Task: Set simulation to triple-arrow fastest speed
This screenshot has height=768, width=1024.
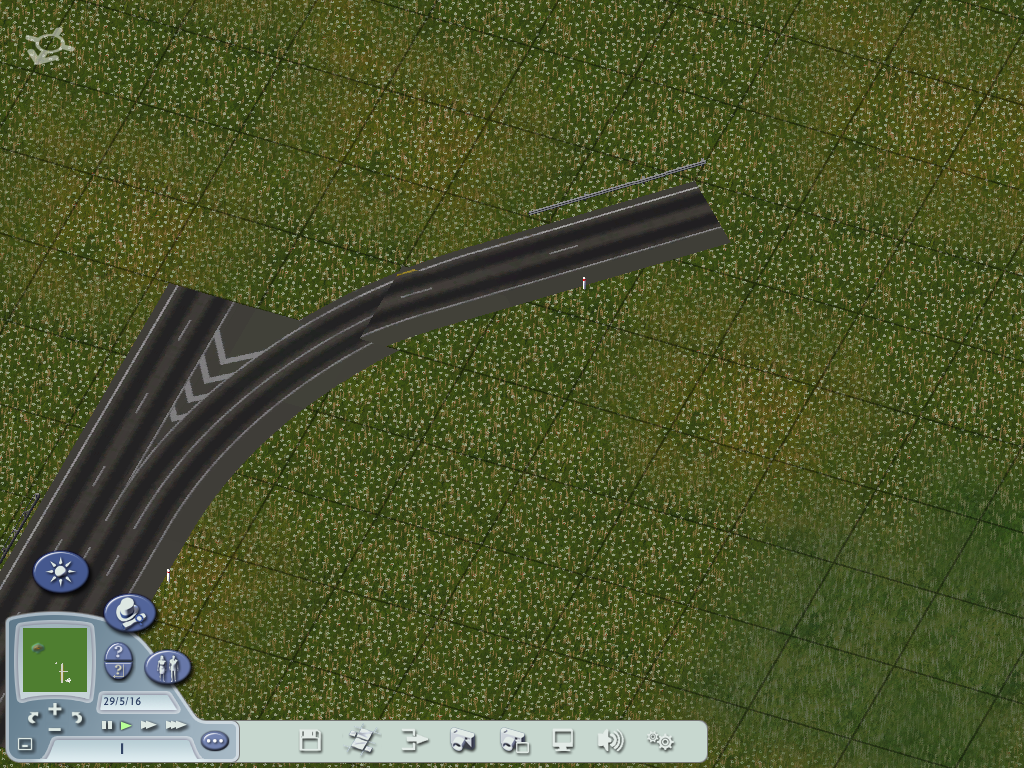Action: click(x=175, y=725)
